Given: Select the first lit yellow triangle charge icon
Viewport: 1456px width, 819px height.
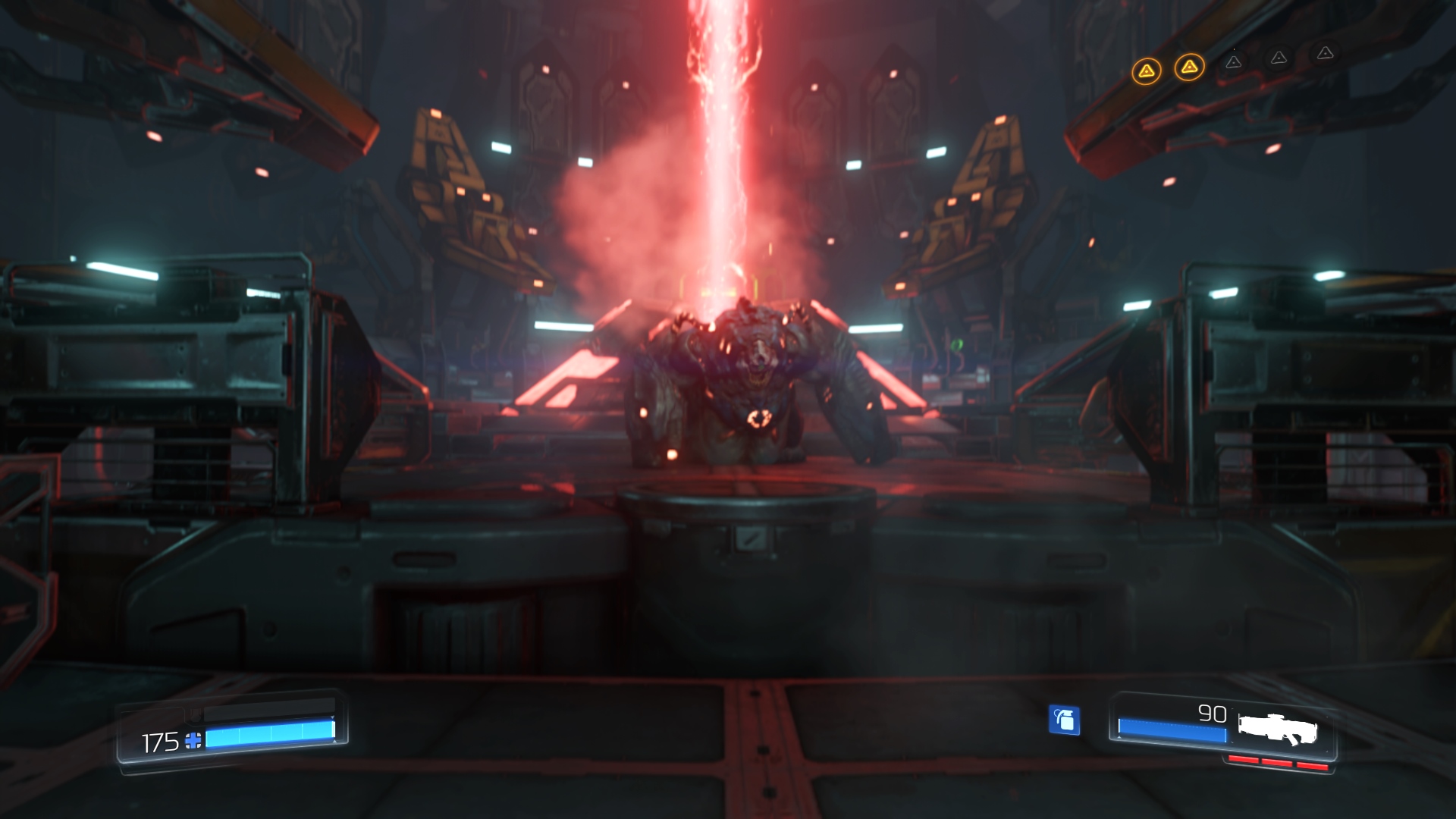Looking at the screenshot, I should point(1147,71).
